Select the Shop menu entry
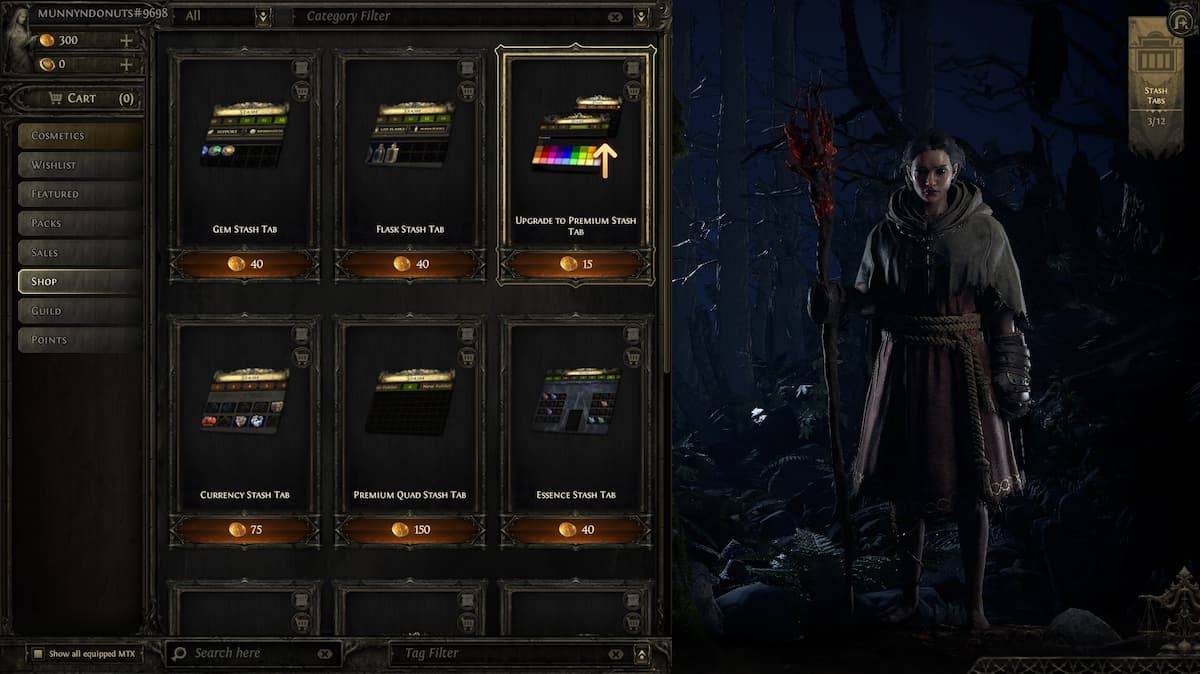1200x674 pixels. coord(78,281)
